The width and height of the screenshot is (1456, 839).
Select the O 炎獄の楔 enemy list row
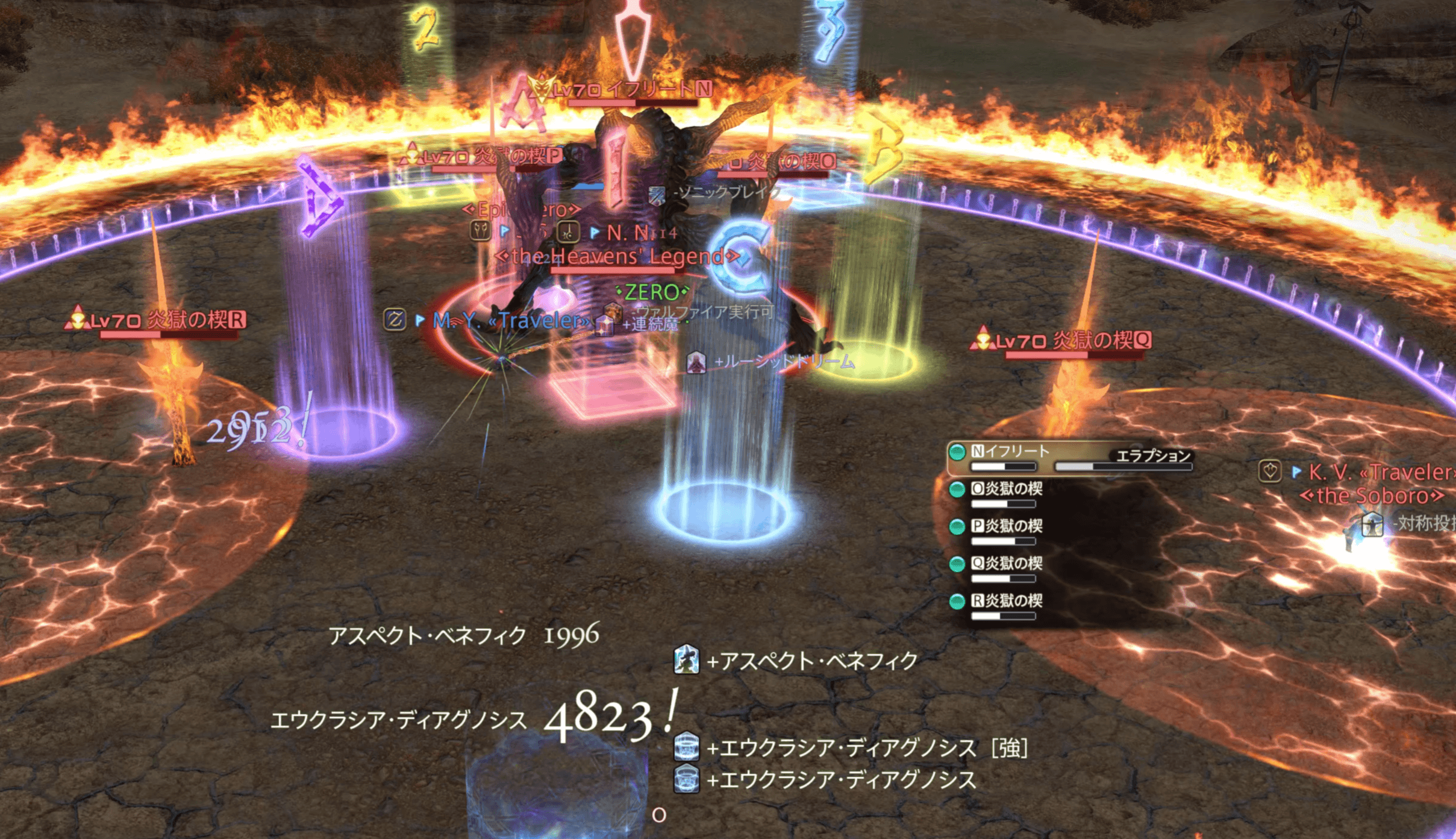1013,489
